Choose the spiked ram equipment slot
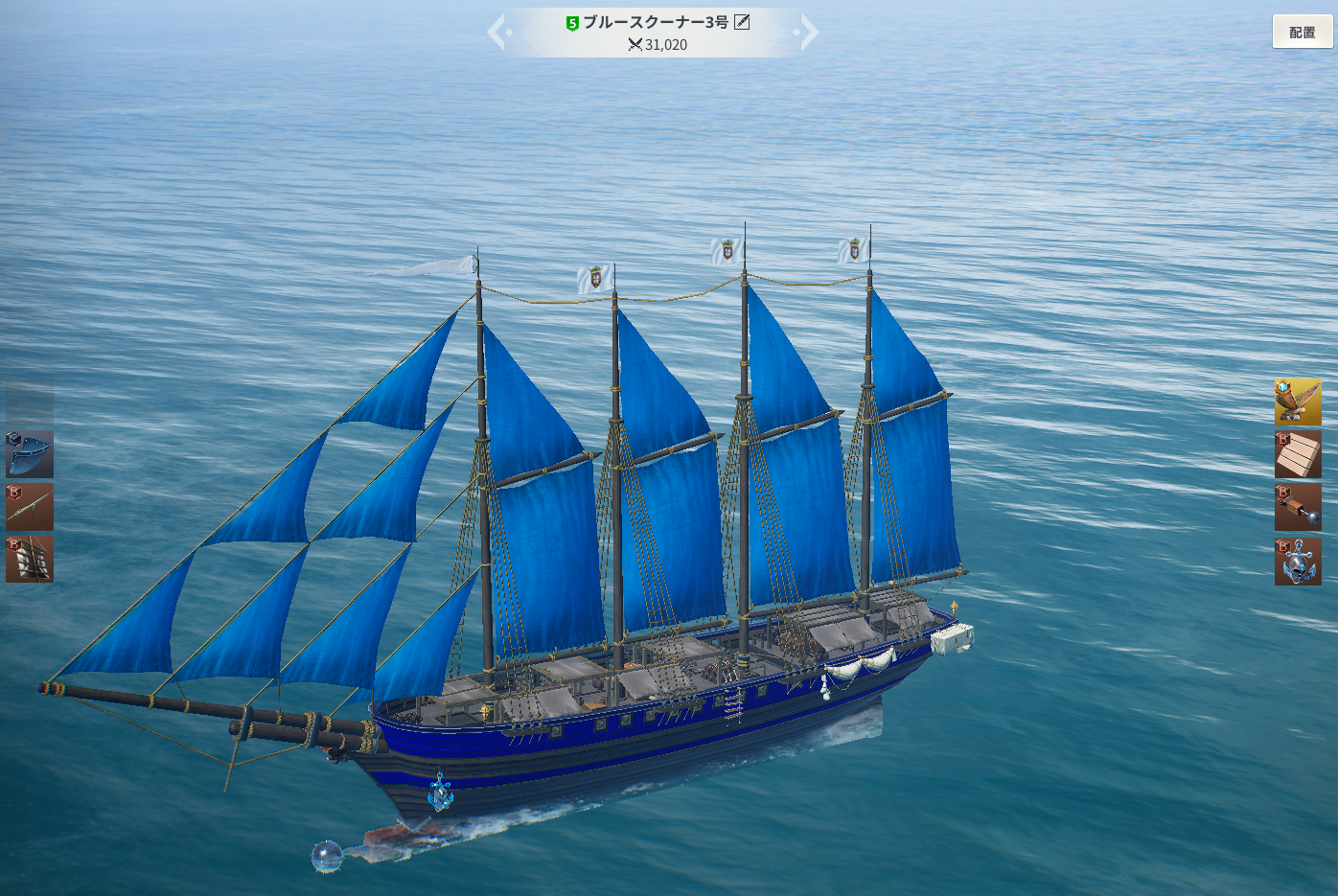 coord(1298,507)
